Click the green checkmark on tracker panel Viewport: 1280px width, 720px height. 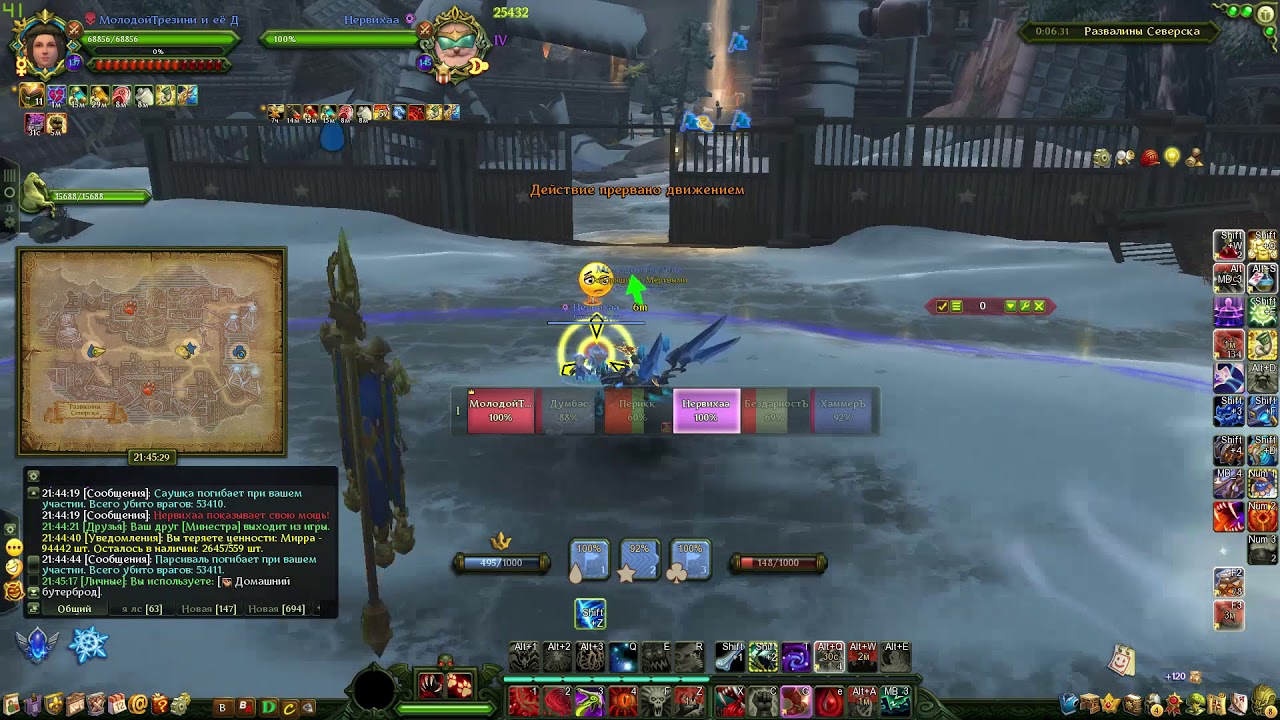(x=942, y=306)
